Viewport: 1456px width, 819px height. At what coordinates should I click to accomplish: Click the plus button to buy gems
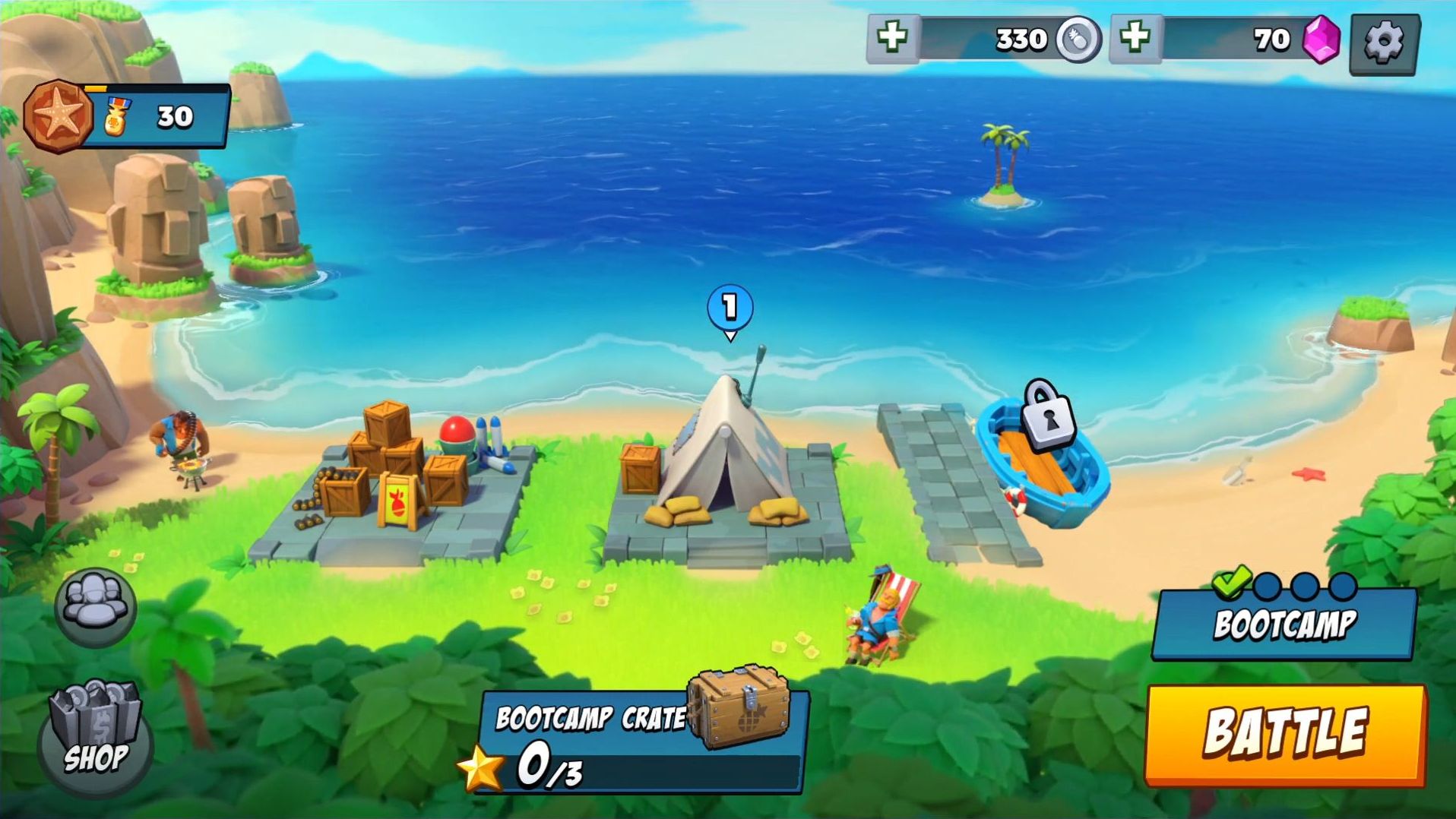coord(1135,38)
